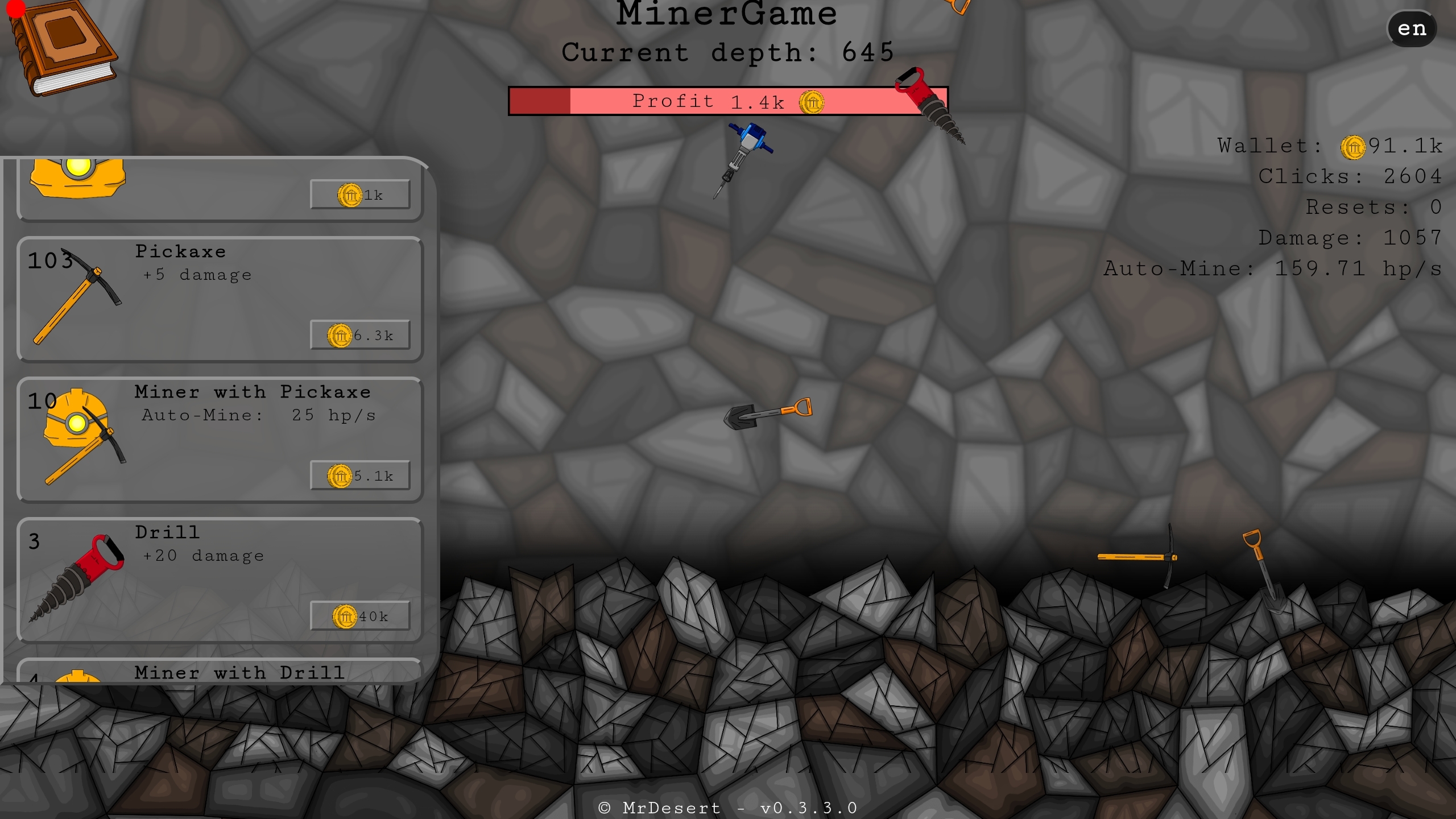Screen dimensions: 1456x819
Task: Buy the Pickaxe upgrade for 6.3k coins
Action: tap(360, 335)
